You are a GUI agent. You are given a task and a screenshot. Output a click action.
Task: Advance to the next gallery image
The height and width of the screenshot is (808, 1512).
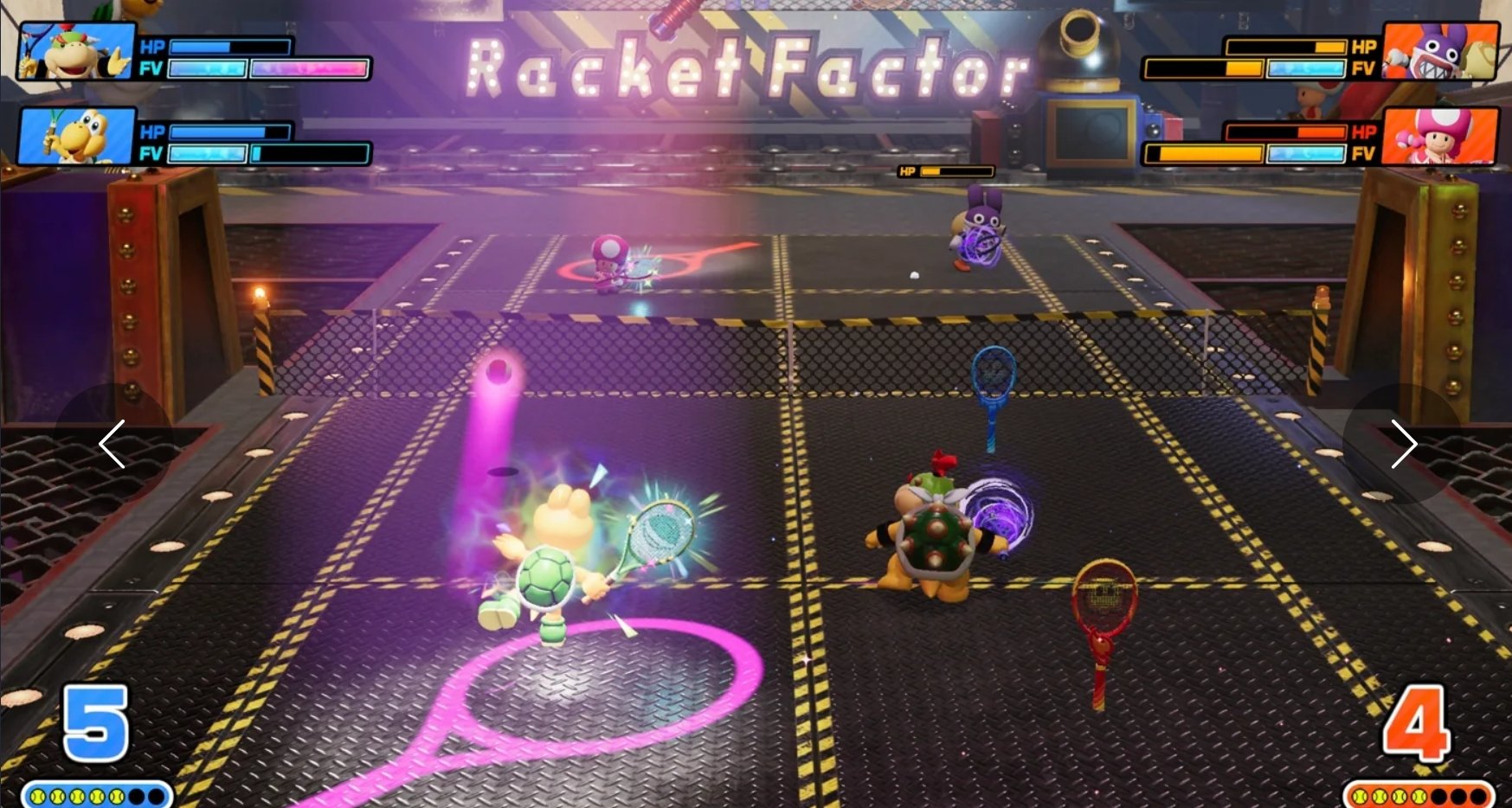(x=1402, y=444)
